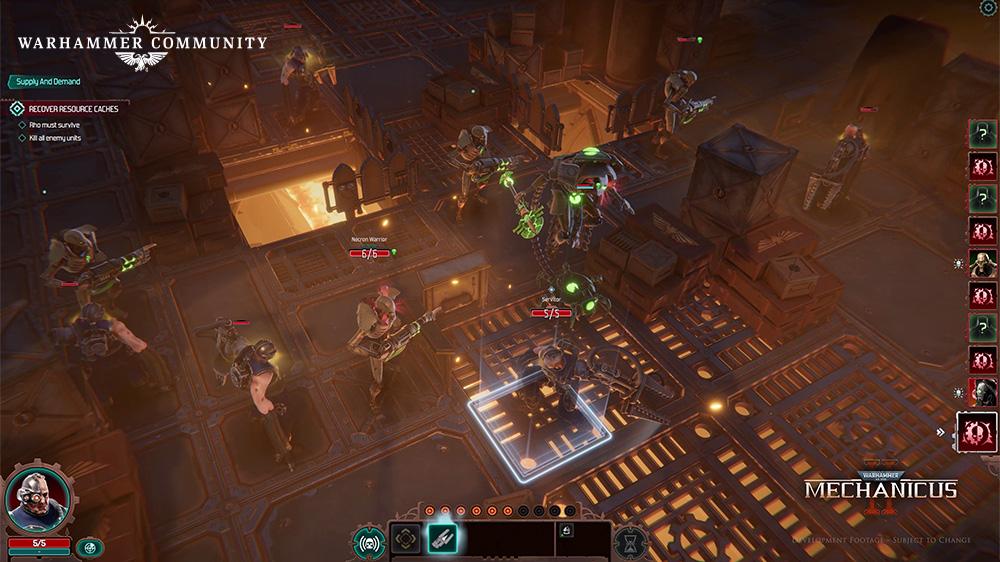Select the move action slot
The height and width of the screenshot is (562, 1000).
[x=406, y=539]
